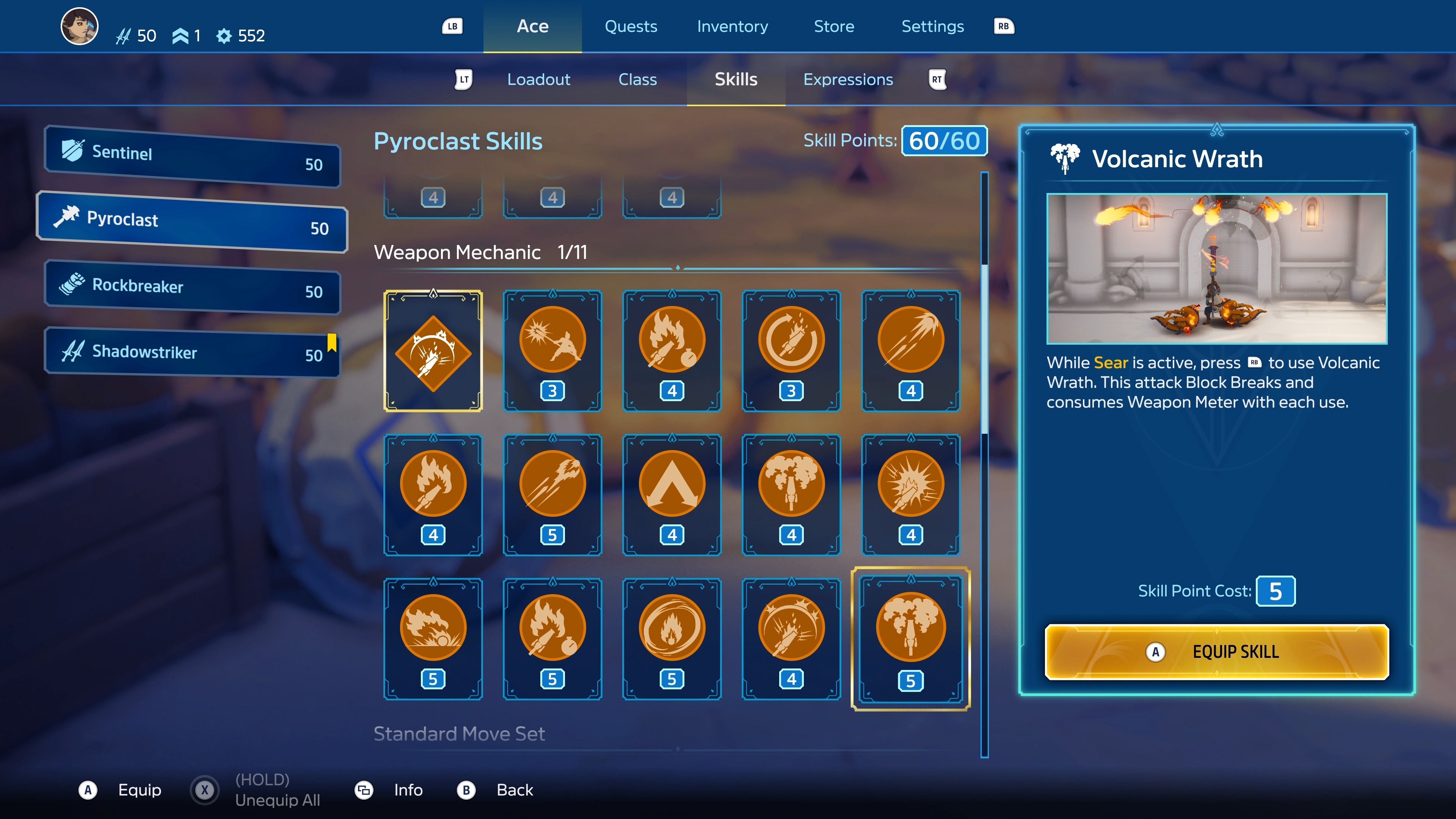This screenshot has height=819, width=1456.
Task: Show the Expressions sub-tab
Action: pos(848,80)
